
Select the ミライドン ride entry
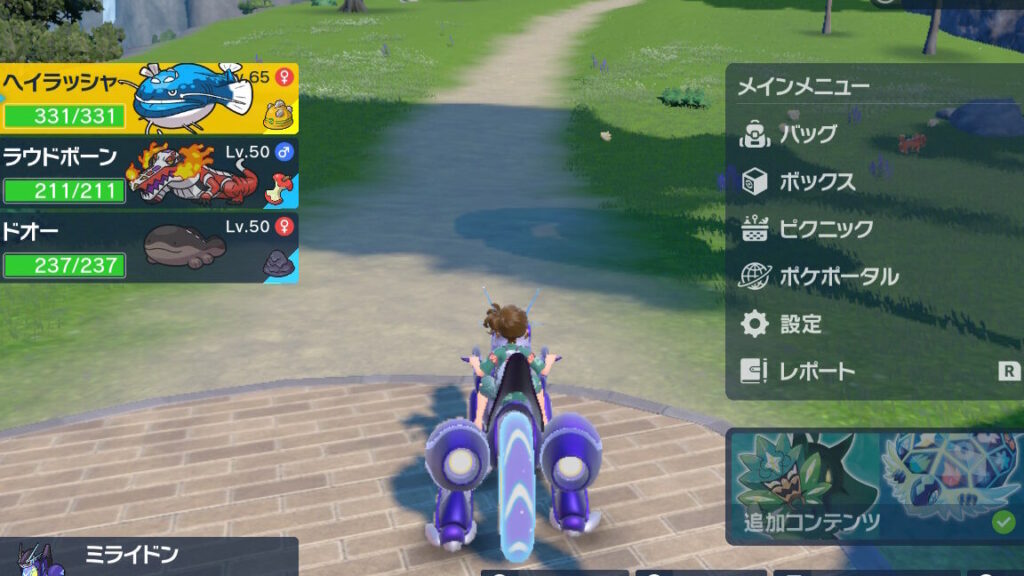[148, 556]
